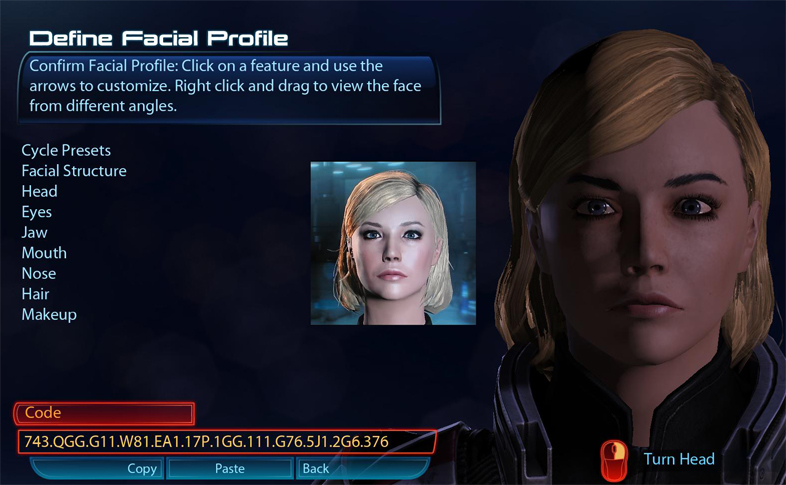
Task: Choose the Jaw feature
Action: click(35, 232)
